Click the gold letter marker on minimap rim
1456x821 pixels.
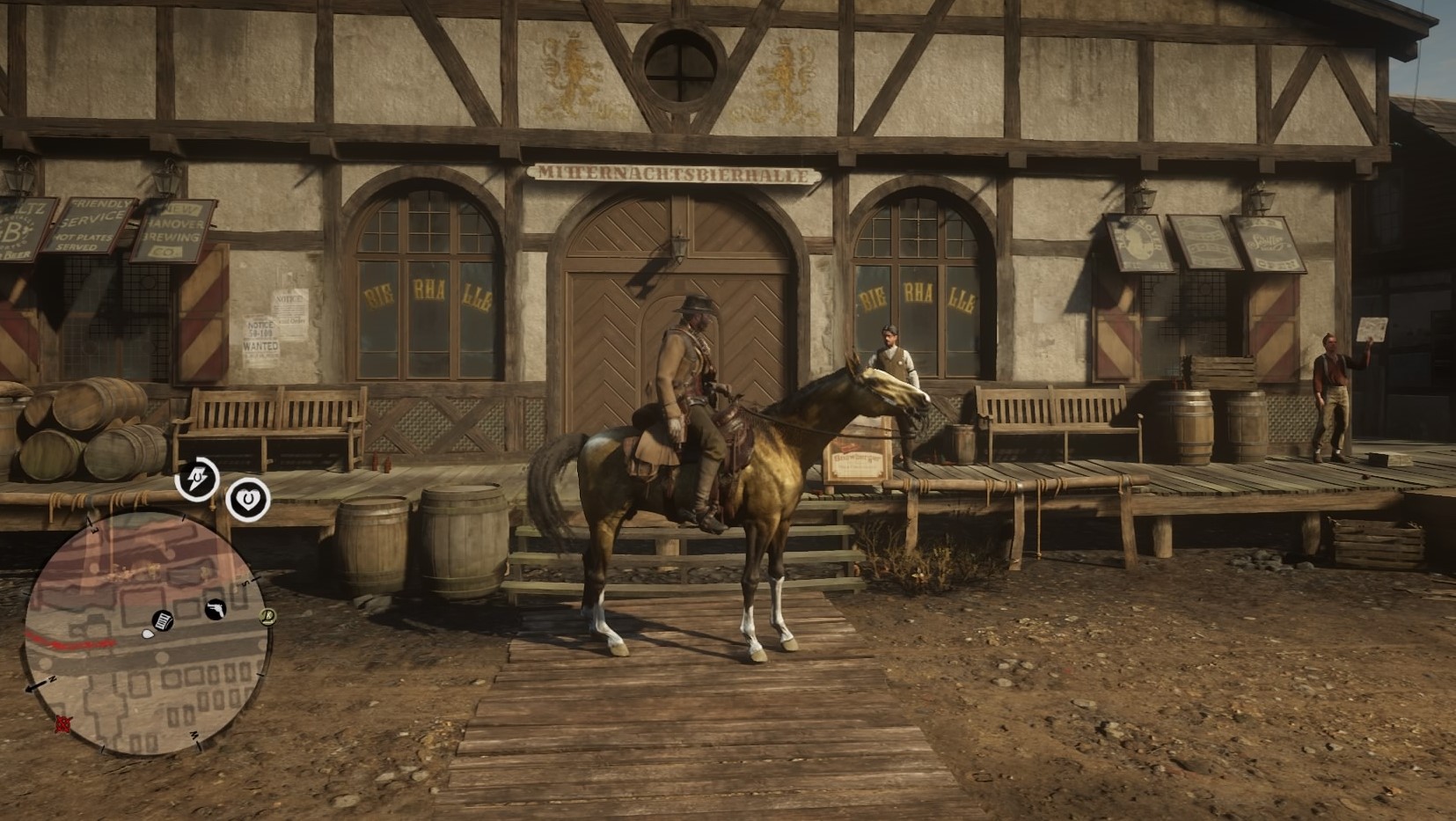coord(268,616)
